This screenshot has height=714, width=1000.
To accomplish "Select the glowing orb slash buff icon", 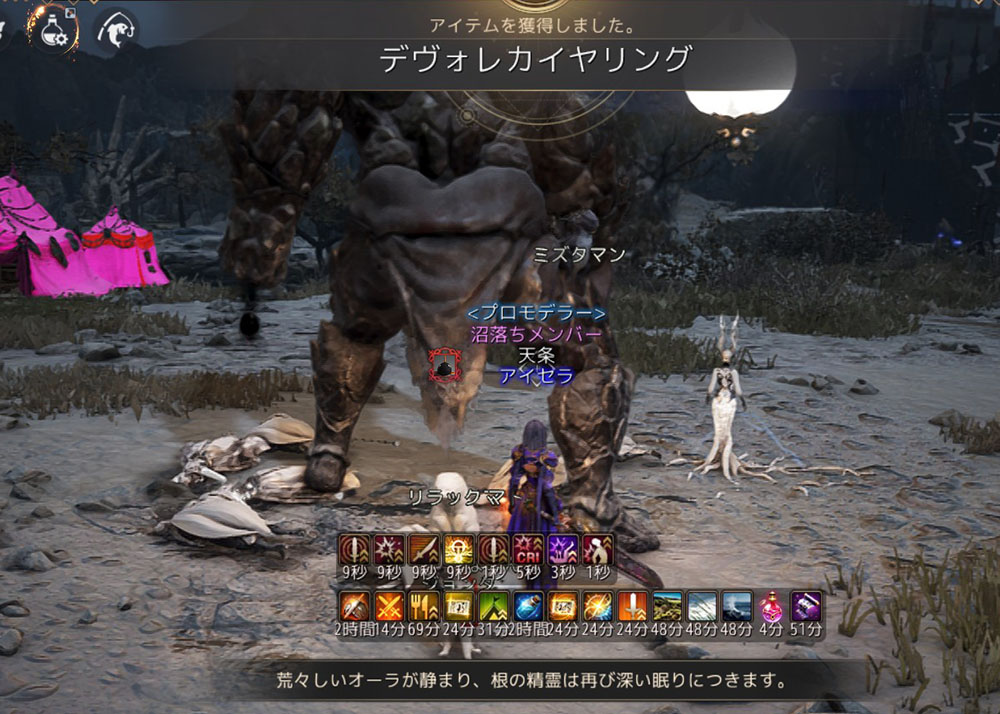I will point(598,606).
